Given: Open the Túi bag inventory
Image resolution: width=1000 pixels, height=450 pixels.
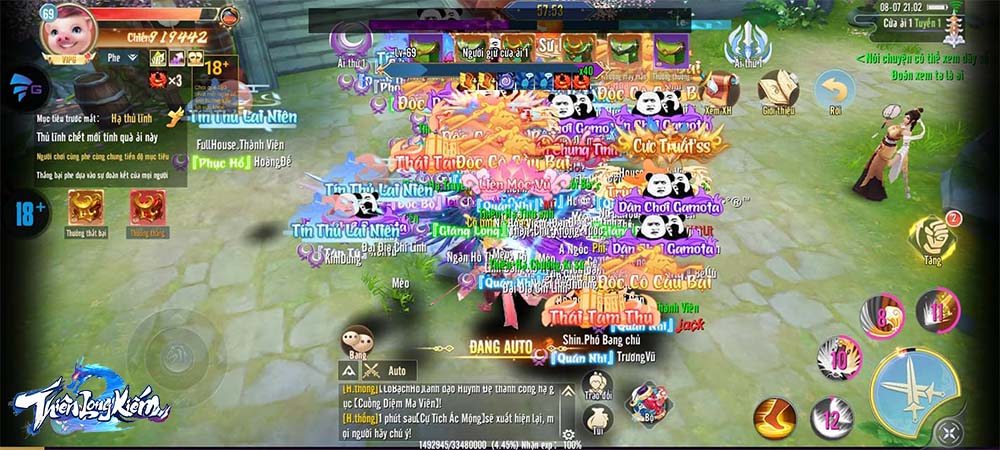Looking at the screenshot, I should click(597, 418).
